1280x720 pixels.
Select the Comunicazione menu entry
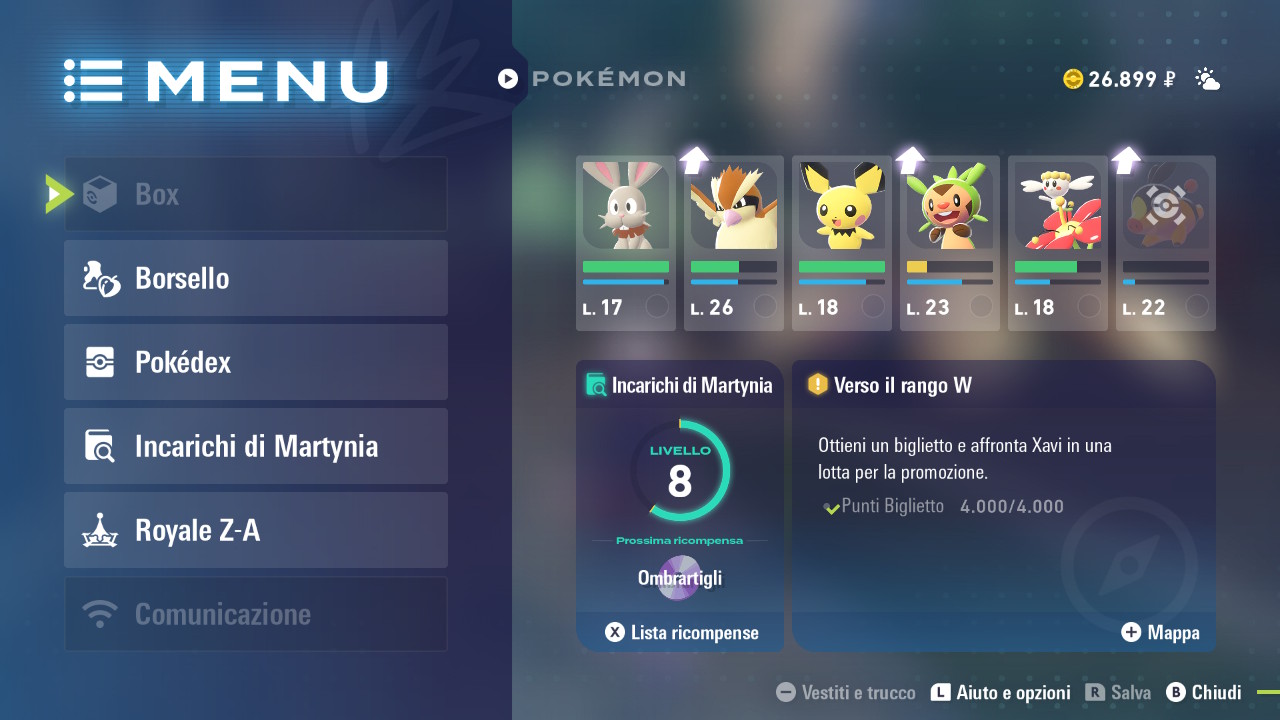pyautogui.click(x=256, y=614)
